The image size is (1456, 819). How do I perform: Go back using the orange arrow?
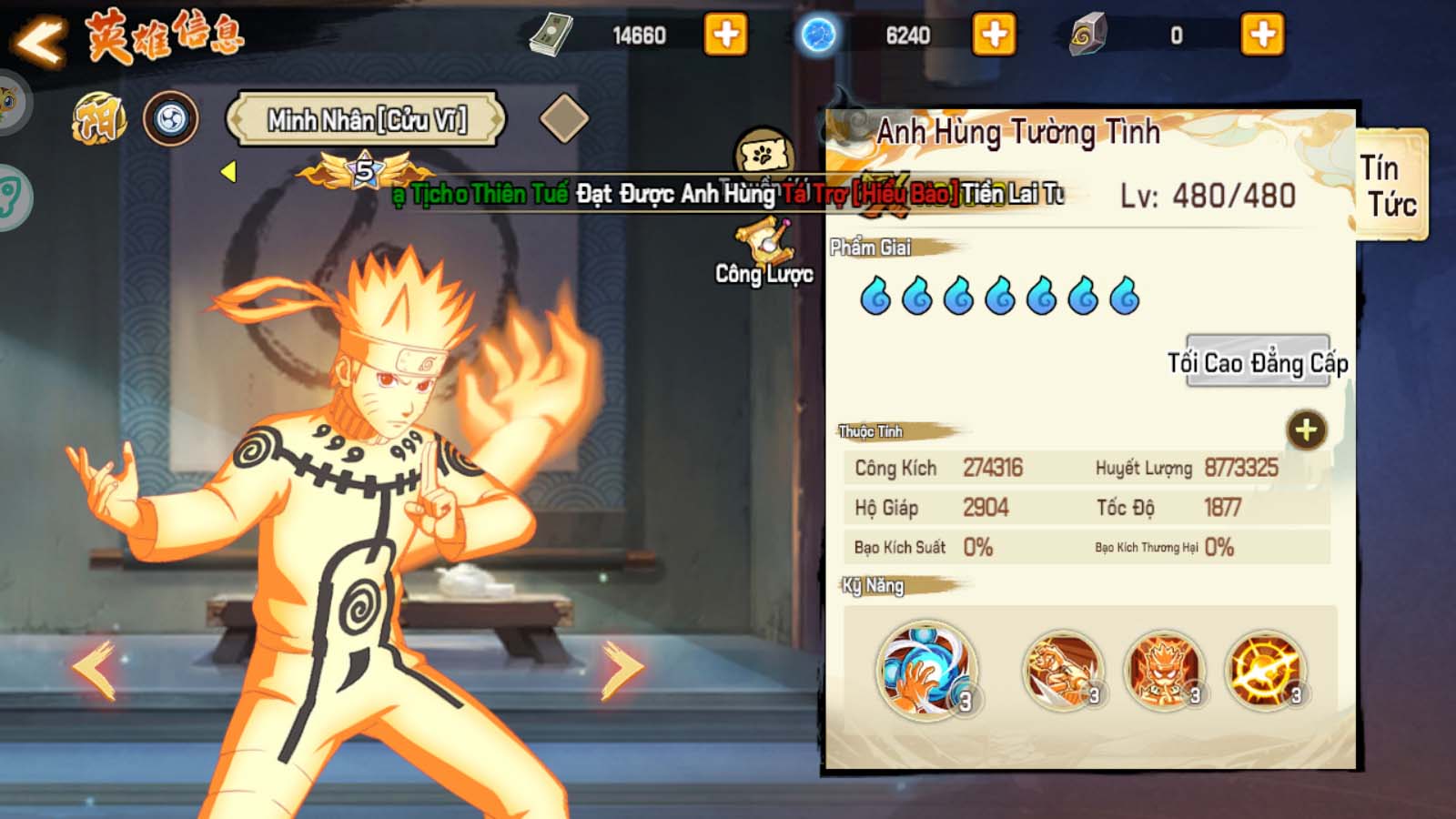(x=39, y=41)
